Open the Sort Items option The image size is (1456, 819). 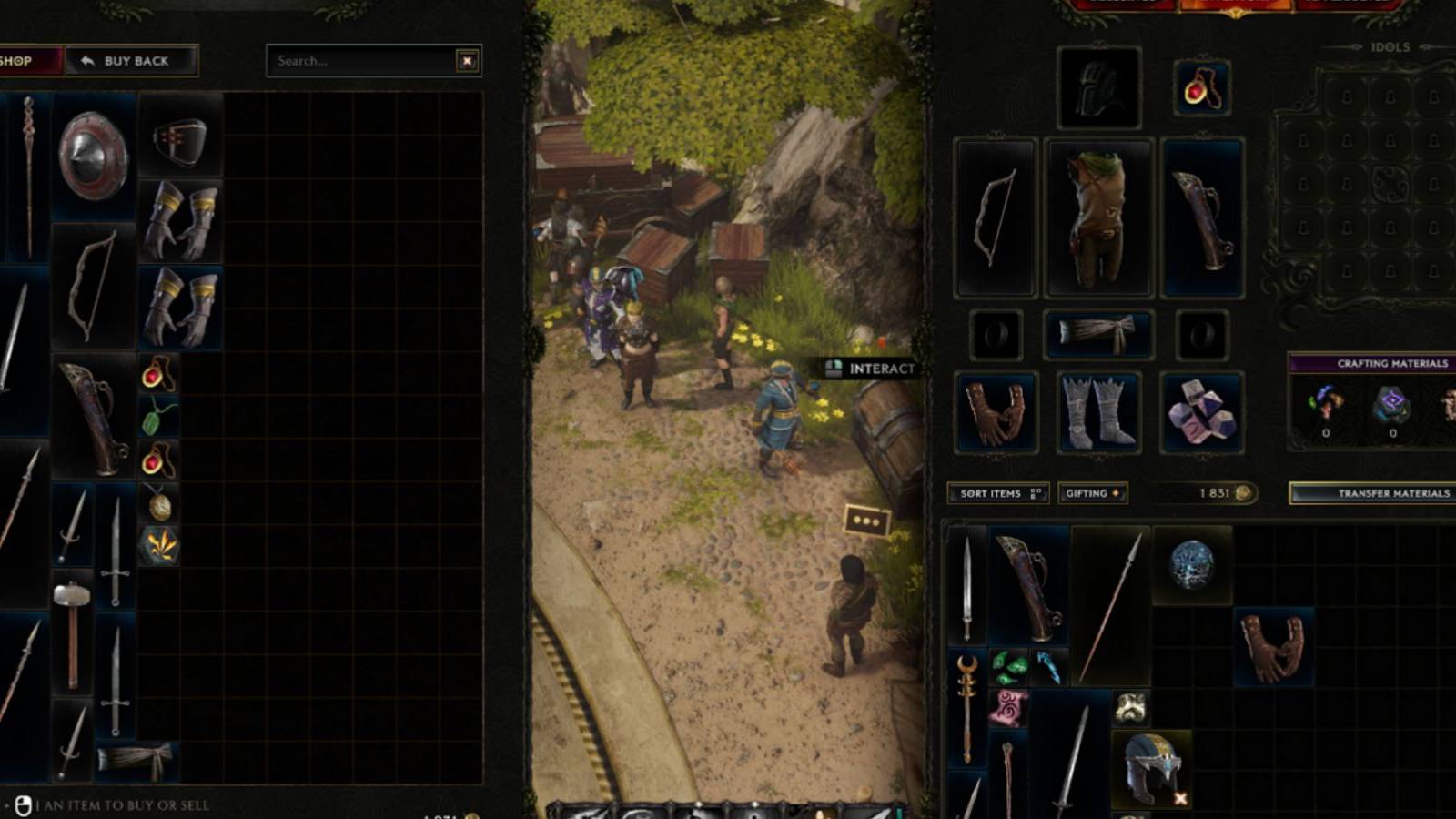click(x=997, y=493)
